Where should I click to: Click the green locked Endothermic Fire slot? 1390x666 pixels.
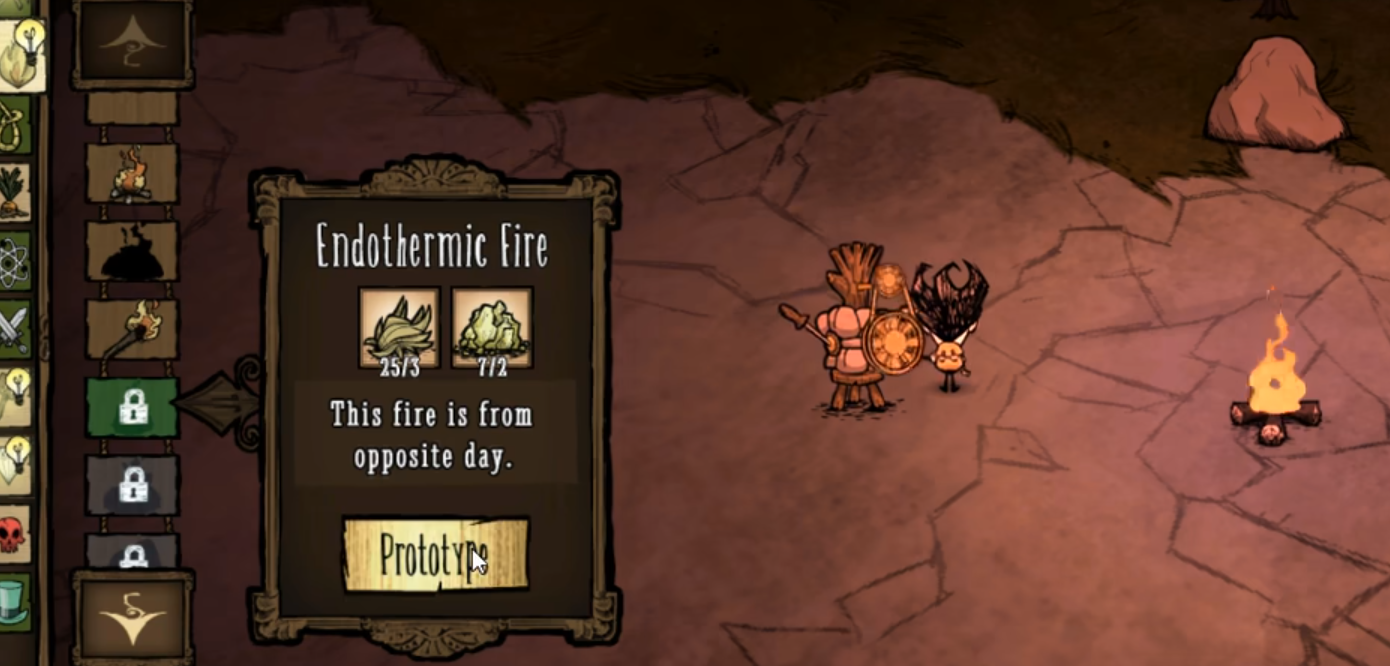(x=132, y=407)
